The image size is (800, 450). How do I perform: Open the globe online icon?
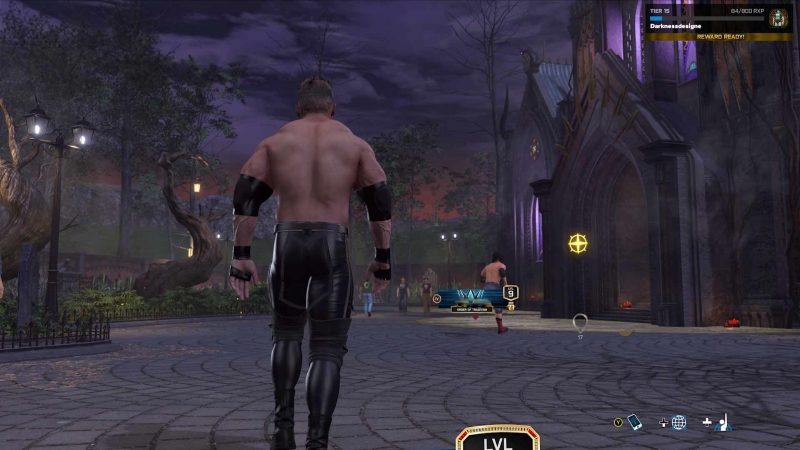coord(679,422)
